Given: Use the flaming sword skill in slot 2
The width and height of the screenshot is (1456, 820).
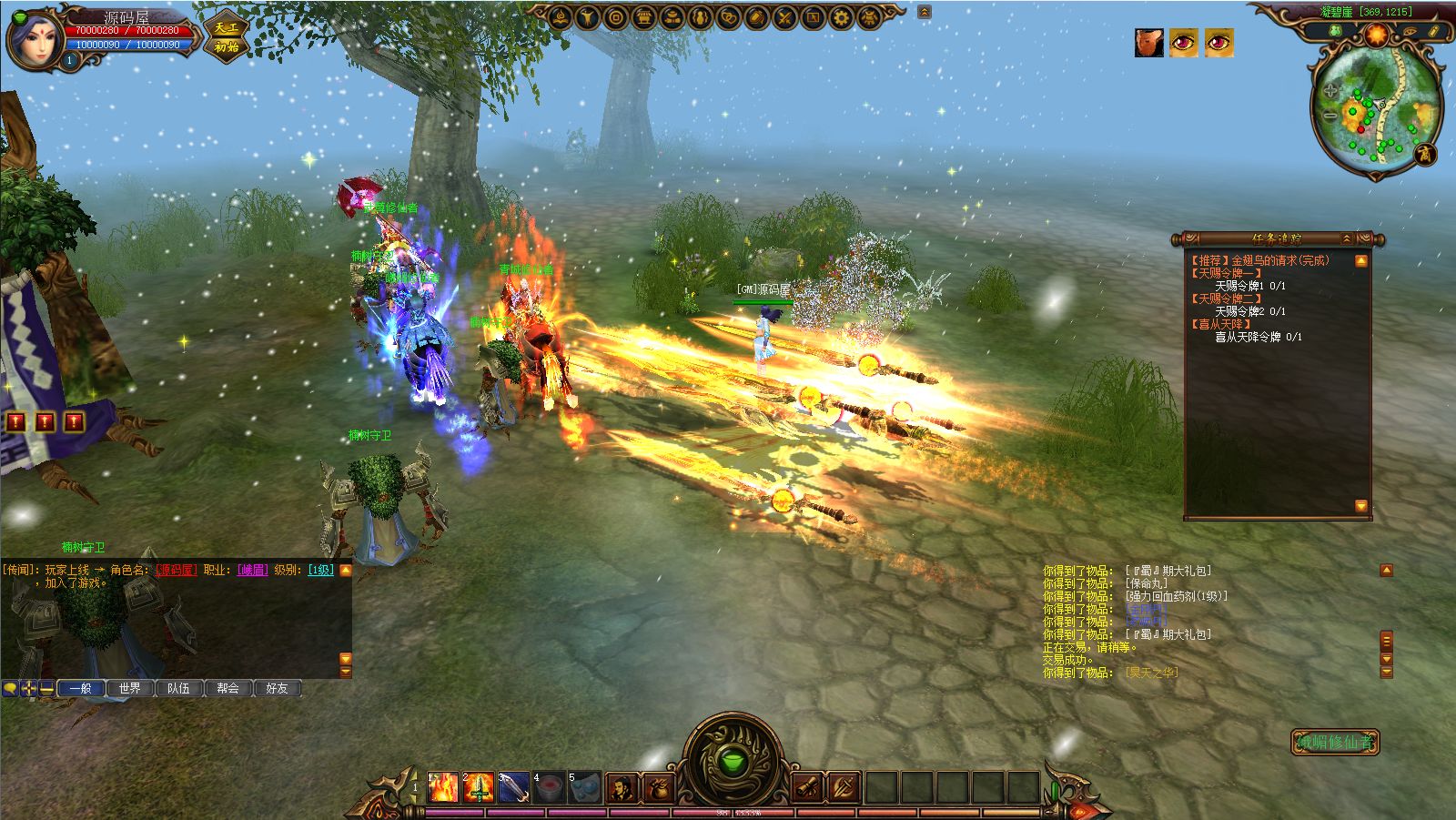Looking at the screenshot, I should click(479, 787).
